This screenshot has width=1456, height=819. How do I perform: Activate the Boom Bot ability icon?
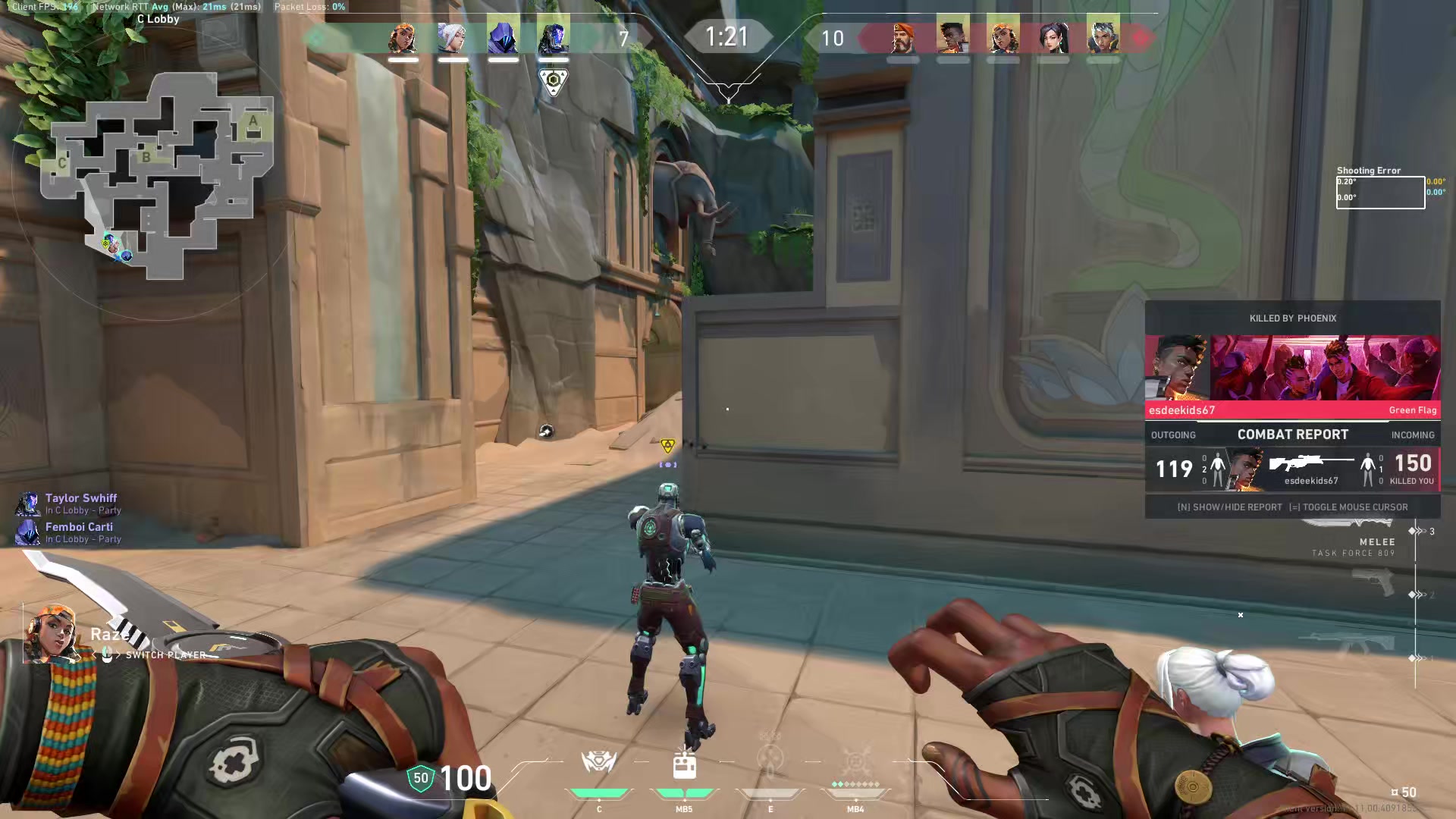[598, 762]
